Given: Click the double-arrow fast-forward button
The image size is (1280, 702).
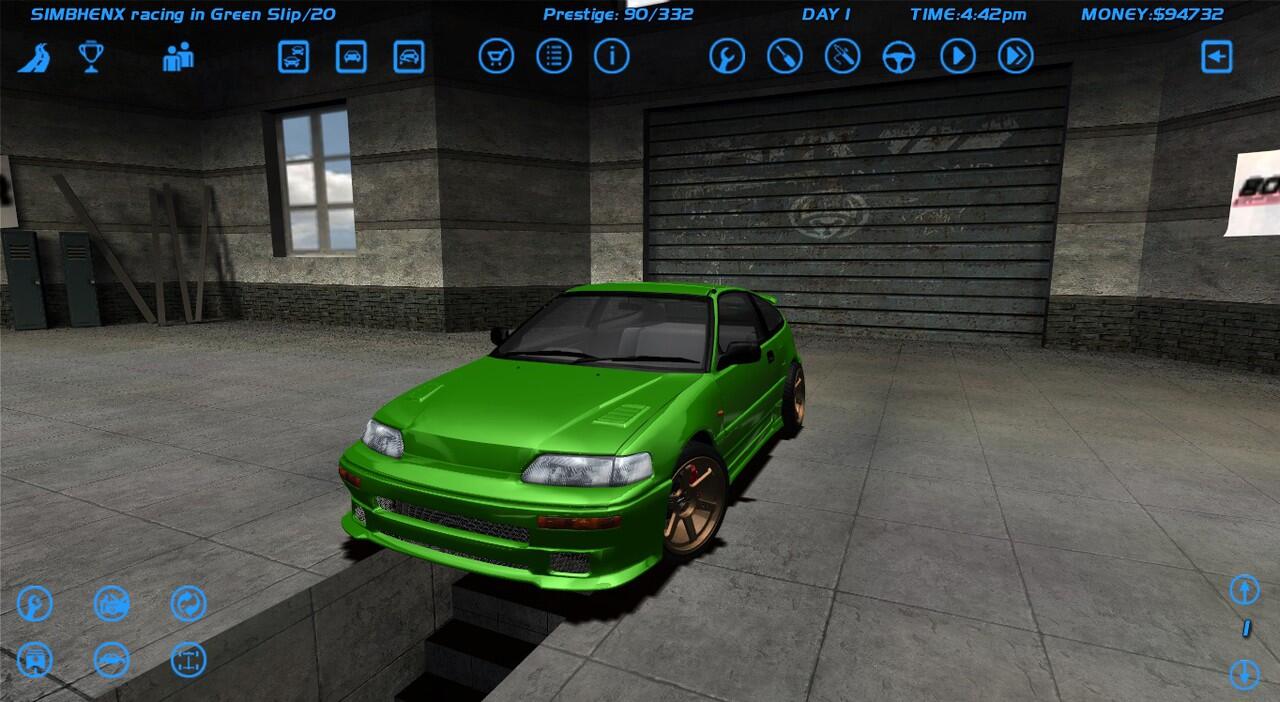Looking at the screenshot, I should click(1015, 57).
